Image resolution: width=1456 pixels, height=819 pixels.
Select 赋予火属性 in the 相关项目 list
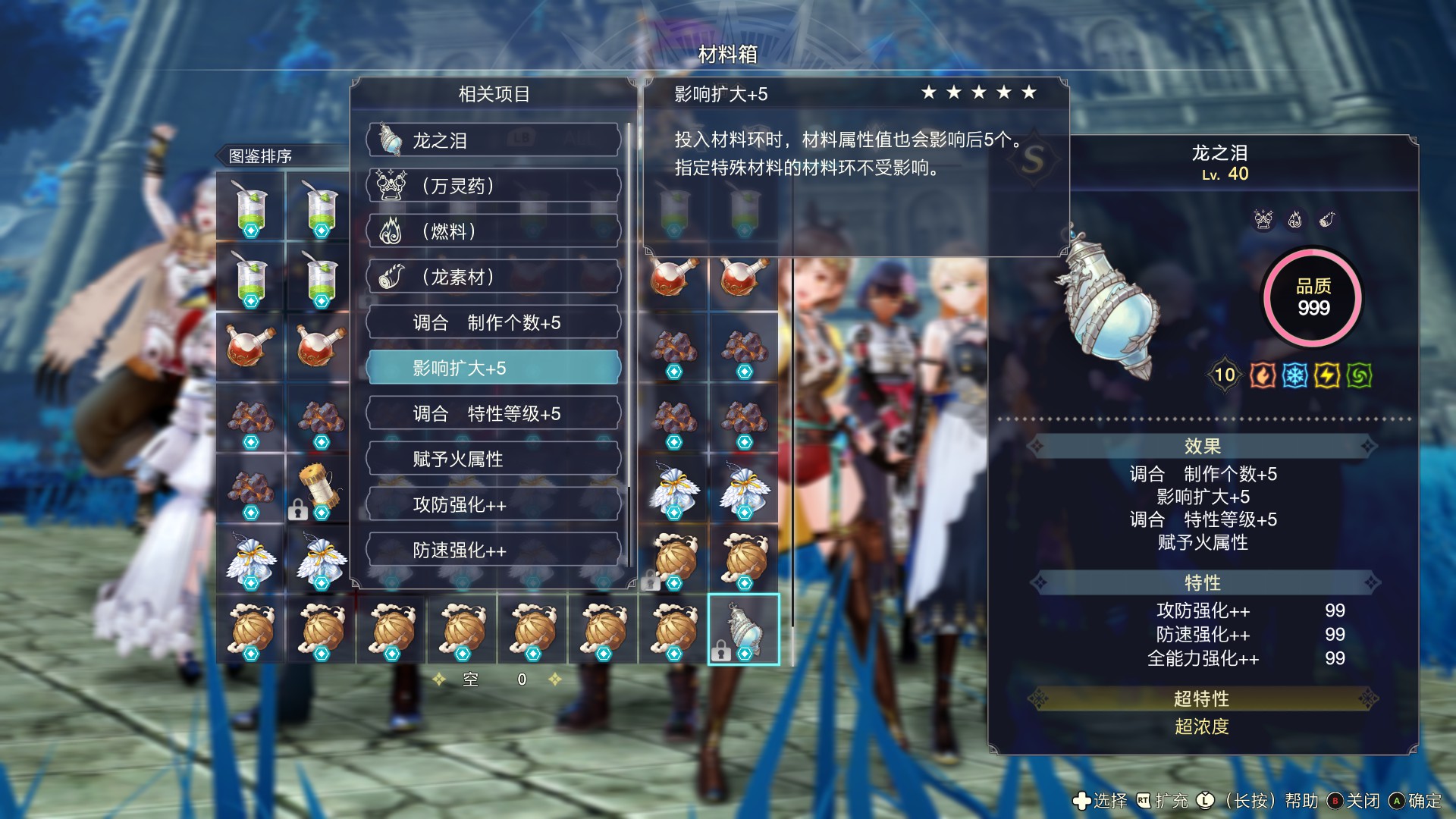[x=494, y=458]
